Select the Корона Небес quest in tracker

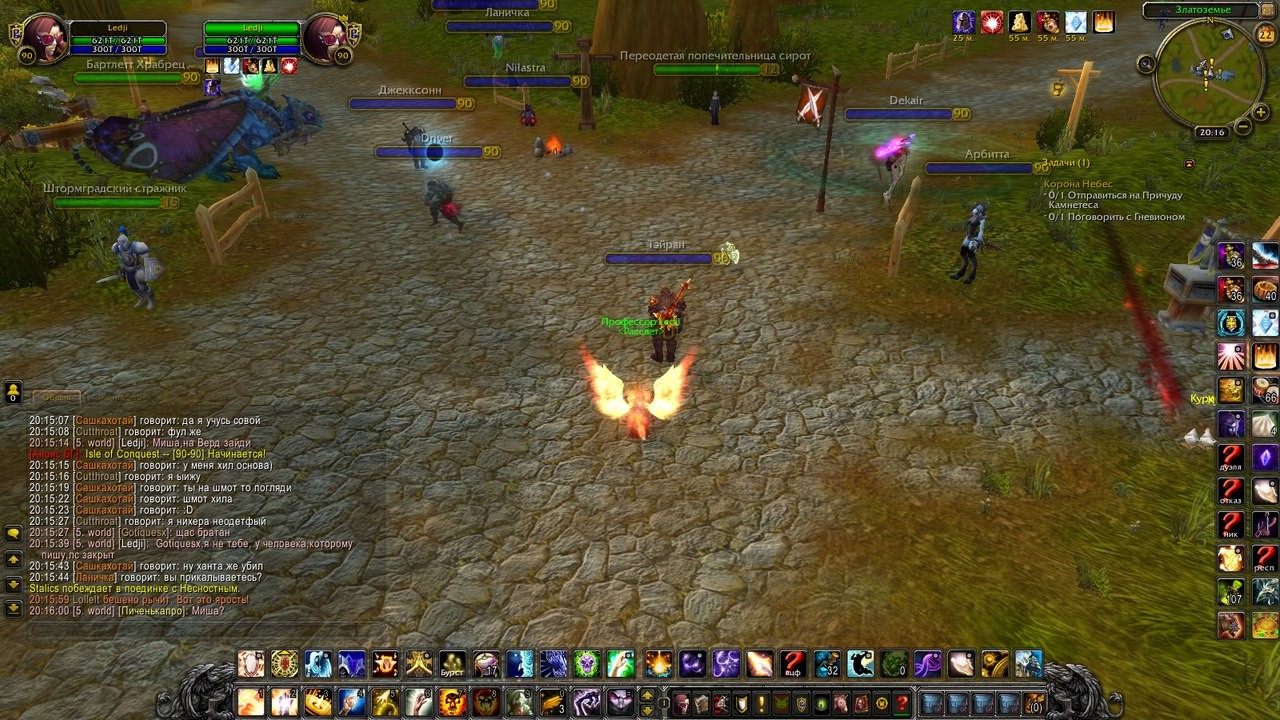(1077, 184)
